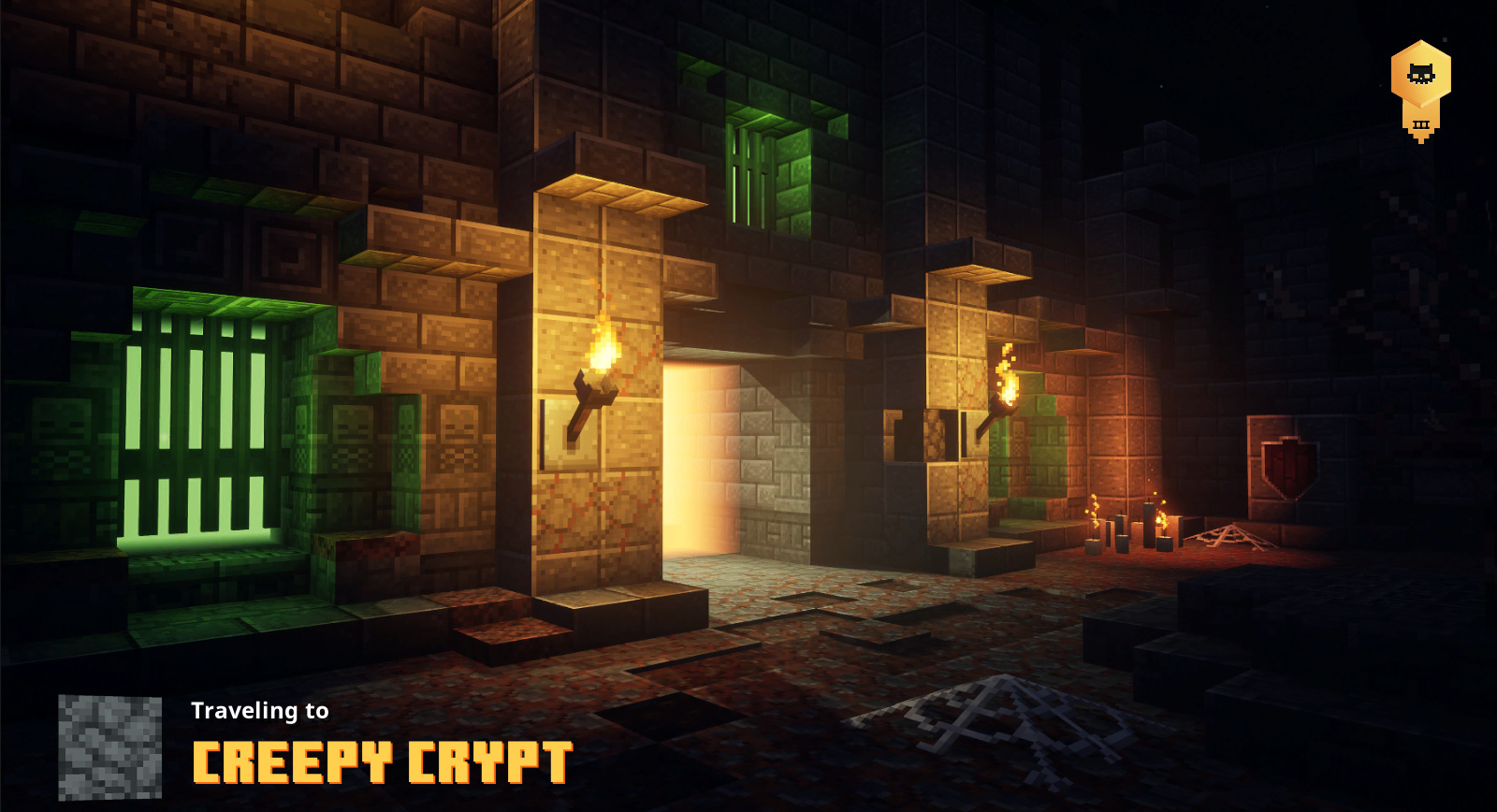Select the cobblestone block thumbnail
The image size is (1497, 812).
click(109, 747)
